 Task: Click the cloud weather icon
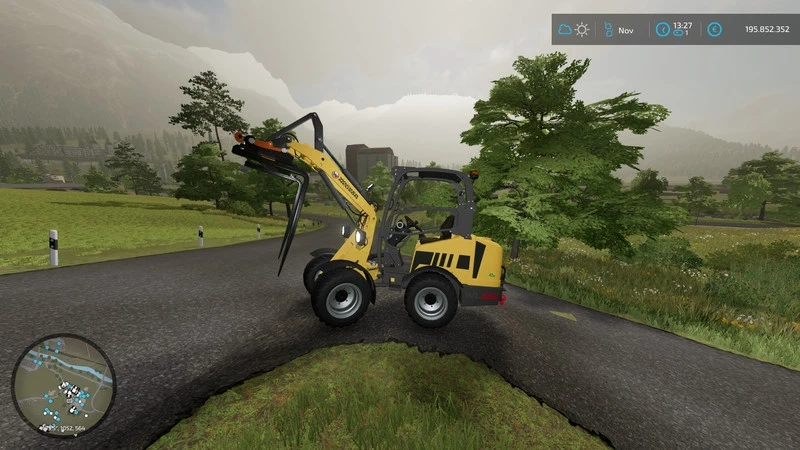[566, 30]
